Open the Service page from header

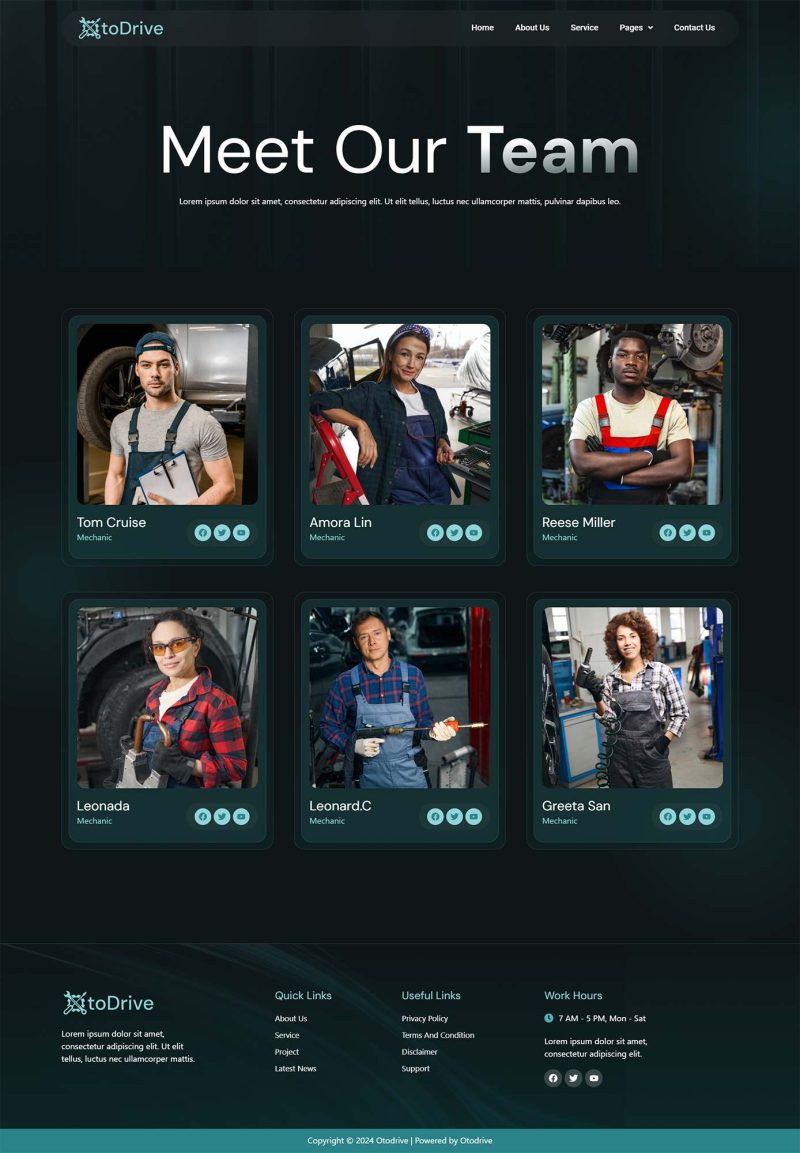click(584, 28)
